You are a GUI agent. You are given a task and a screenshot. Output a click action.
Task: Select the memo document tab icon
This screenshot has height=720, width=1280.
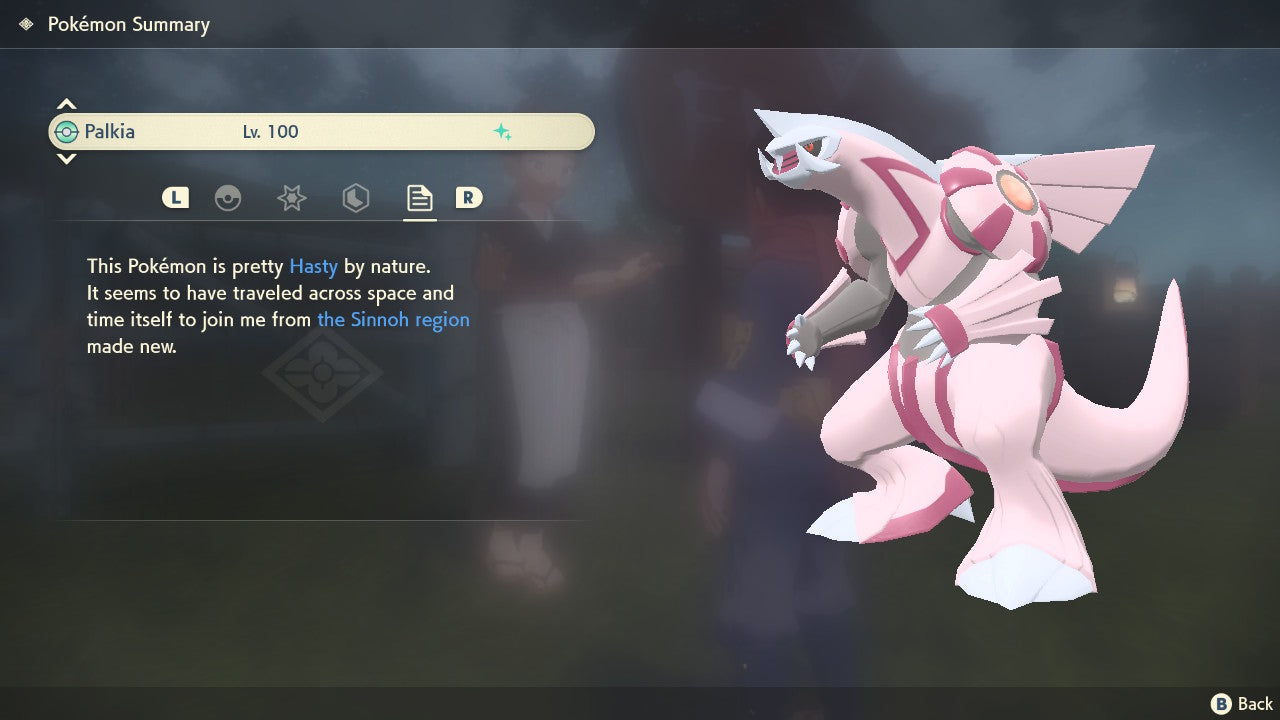[419, 198]
